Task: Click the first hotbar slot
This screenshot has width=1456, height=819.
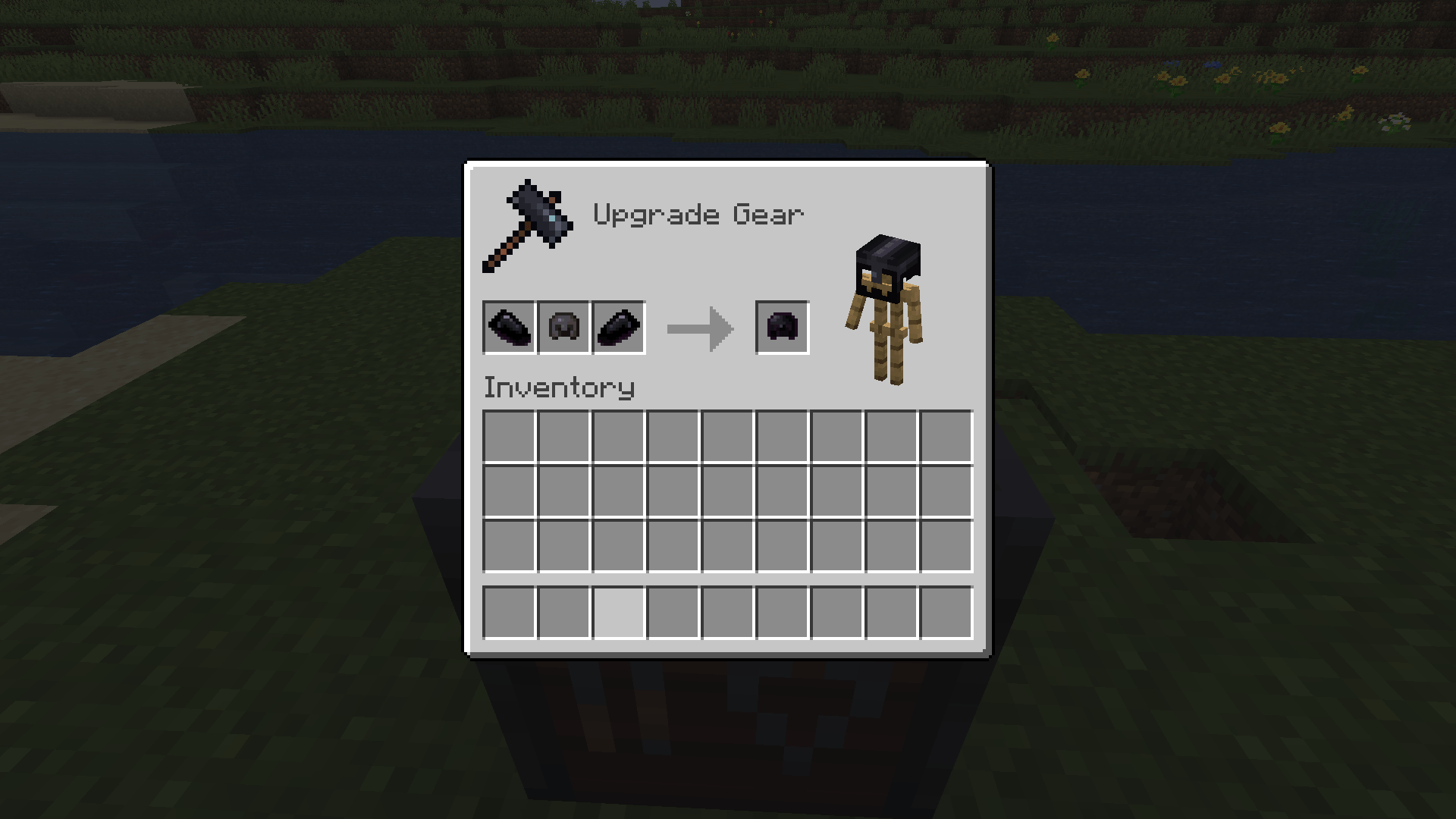Action: coord(510,612)
